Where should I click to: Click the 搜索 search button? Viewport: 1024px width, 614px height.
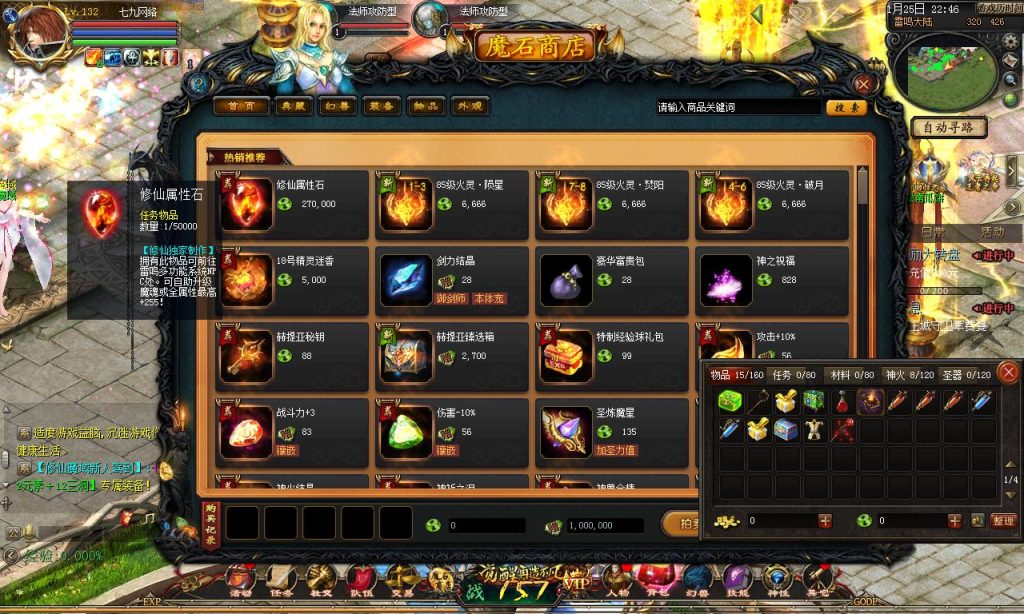point(846,107)
